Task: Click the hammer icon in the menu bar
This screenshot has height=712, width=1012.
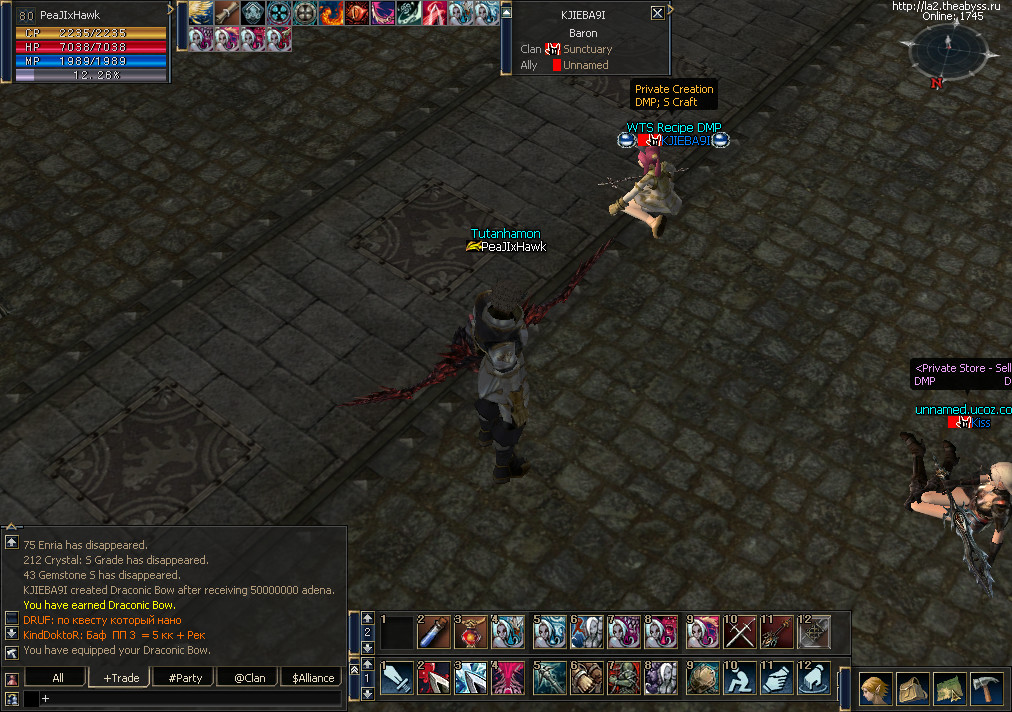Action: point(983,688)
